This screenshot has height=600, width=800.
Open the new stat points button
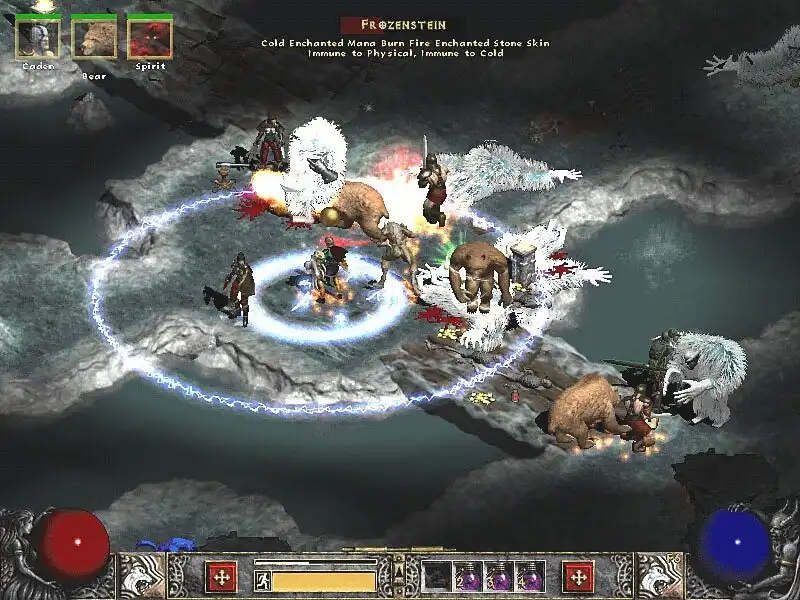click(220, 576)
